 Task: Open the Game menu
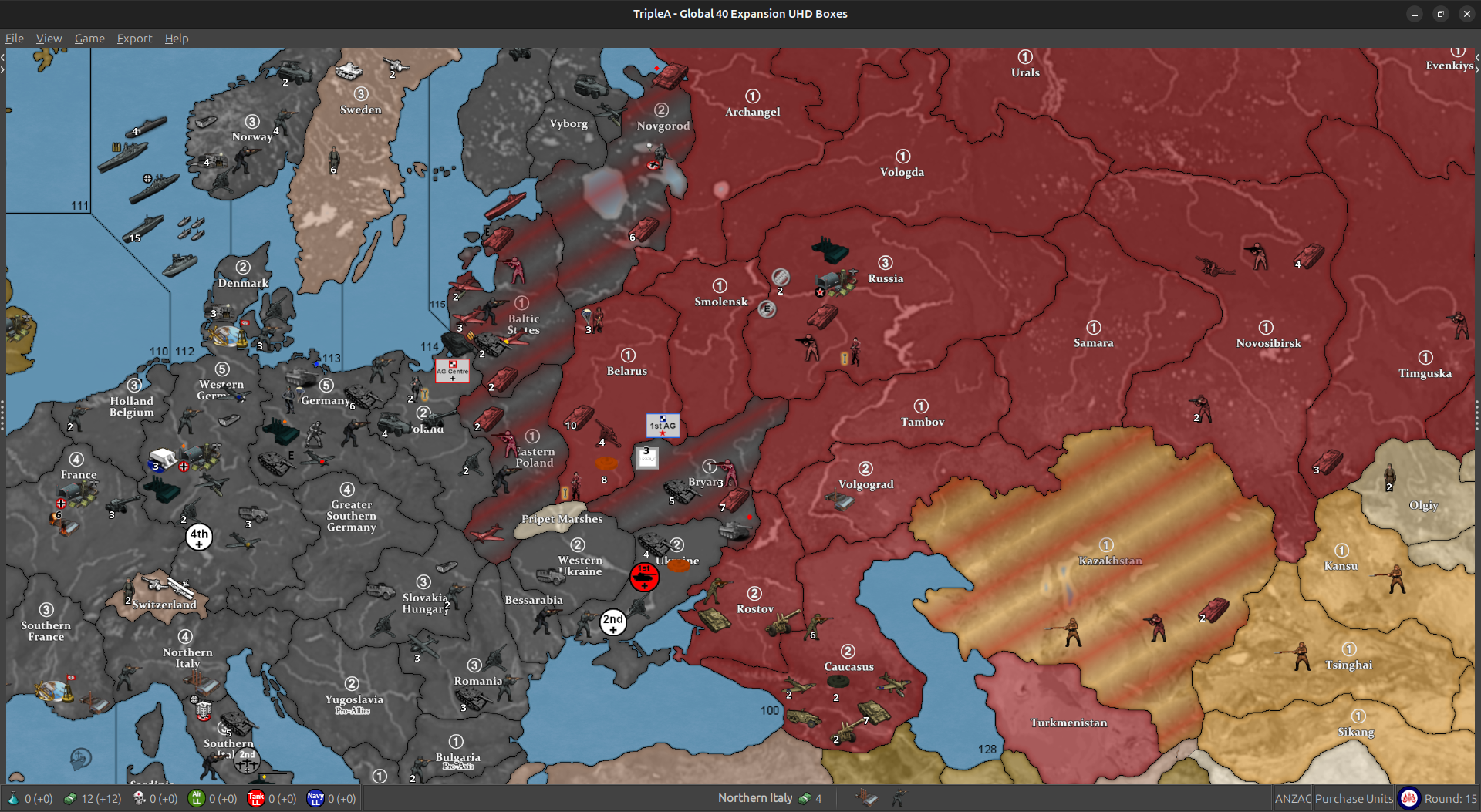click(89, 39)
